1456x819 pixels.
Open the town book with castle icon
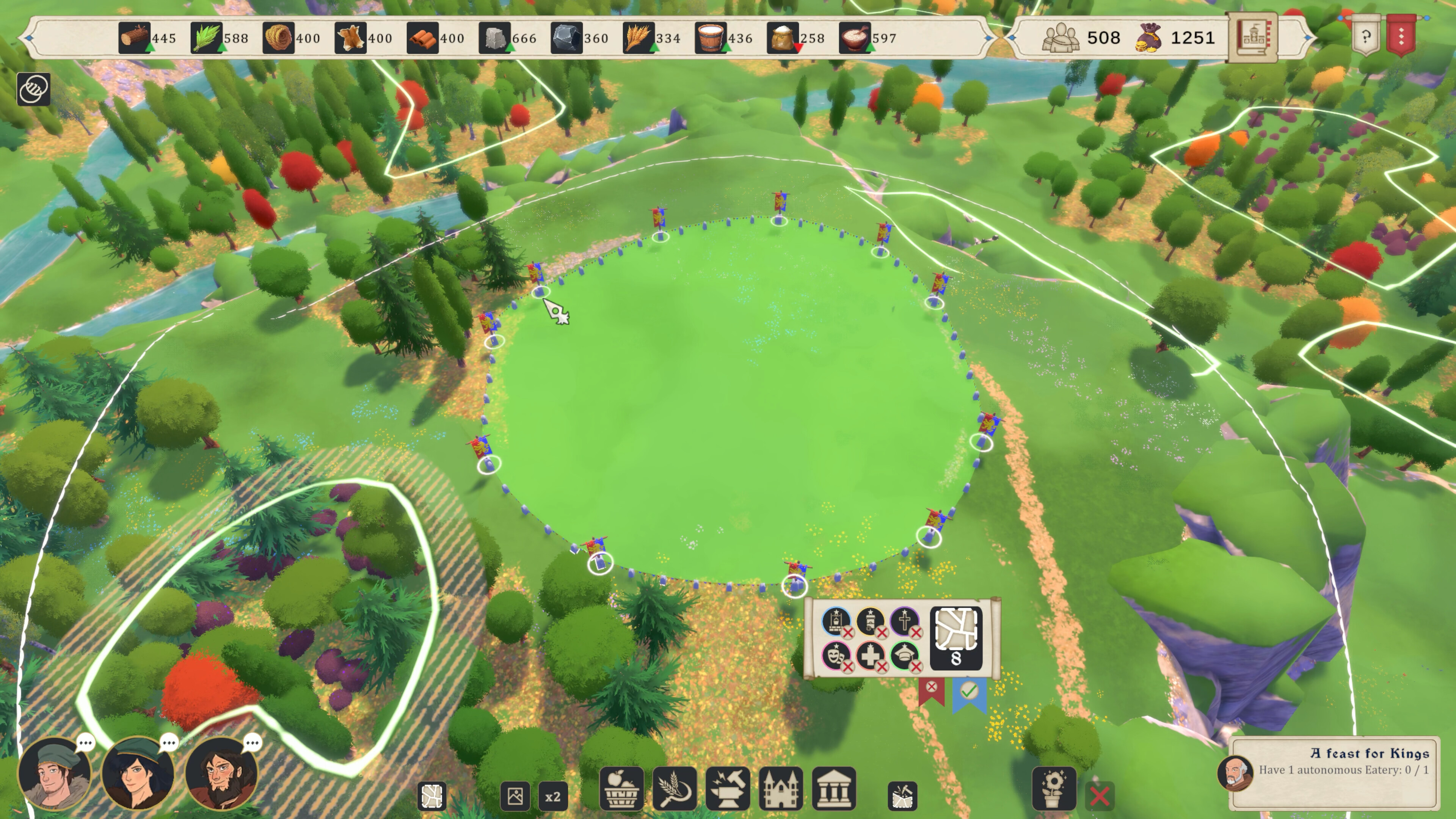point(1253,37)
